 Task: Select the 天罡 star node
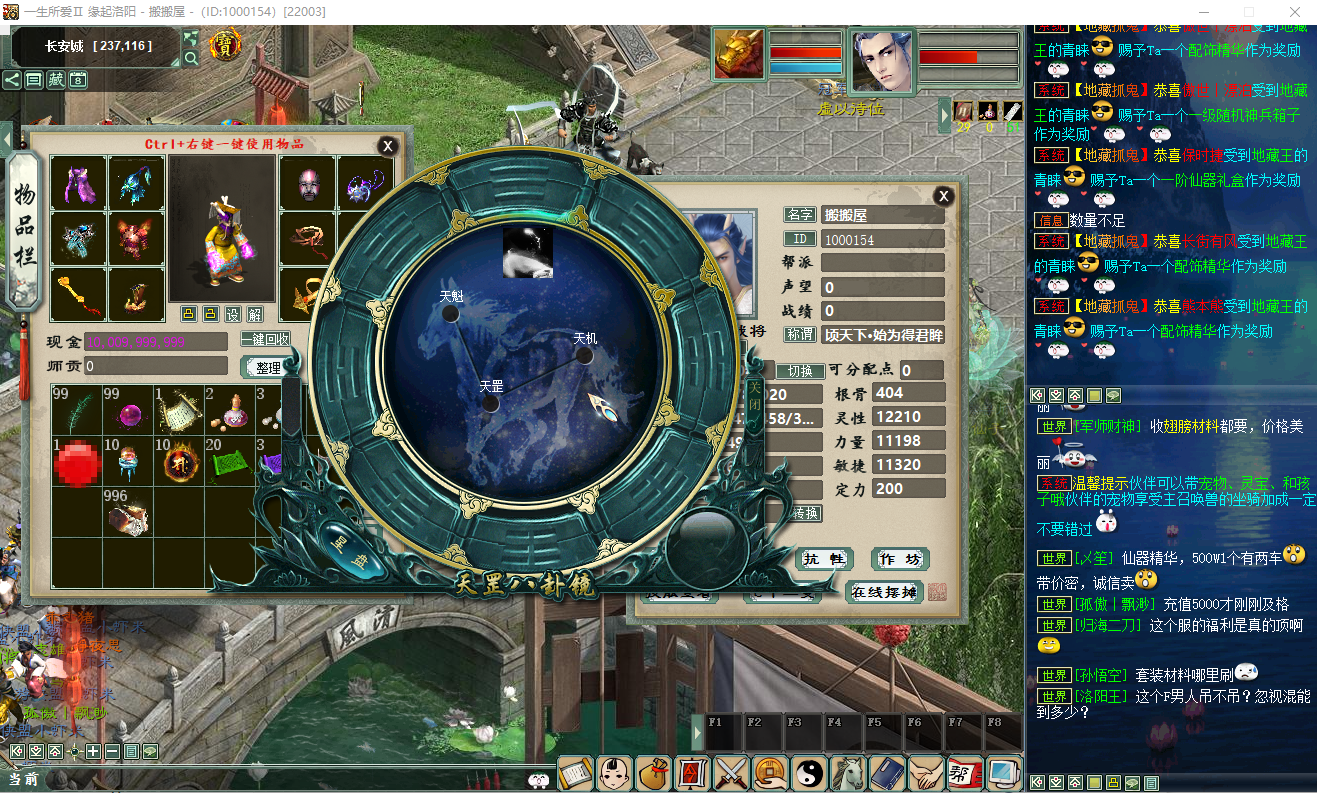pyautogui.click(x=490, y=403)
